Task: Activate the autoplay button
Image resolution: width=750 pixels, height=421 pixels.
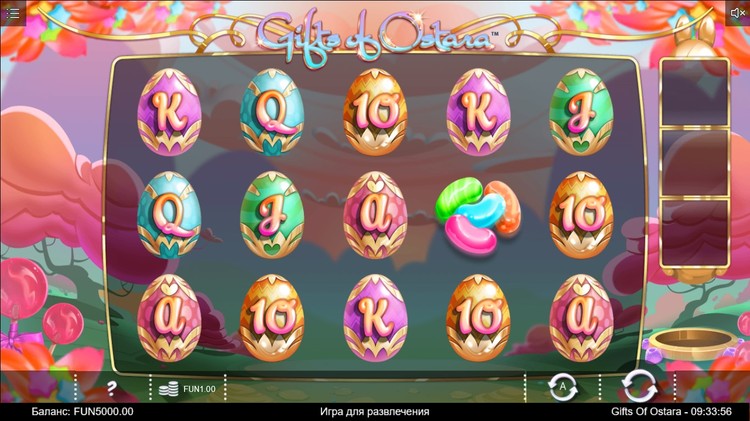Action: 561,386
